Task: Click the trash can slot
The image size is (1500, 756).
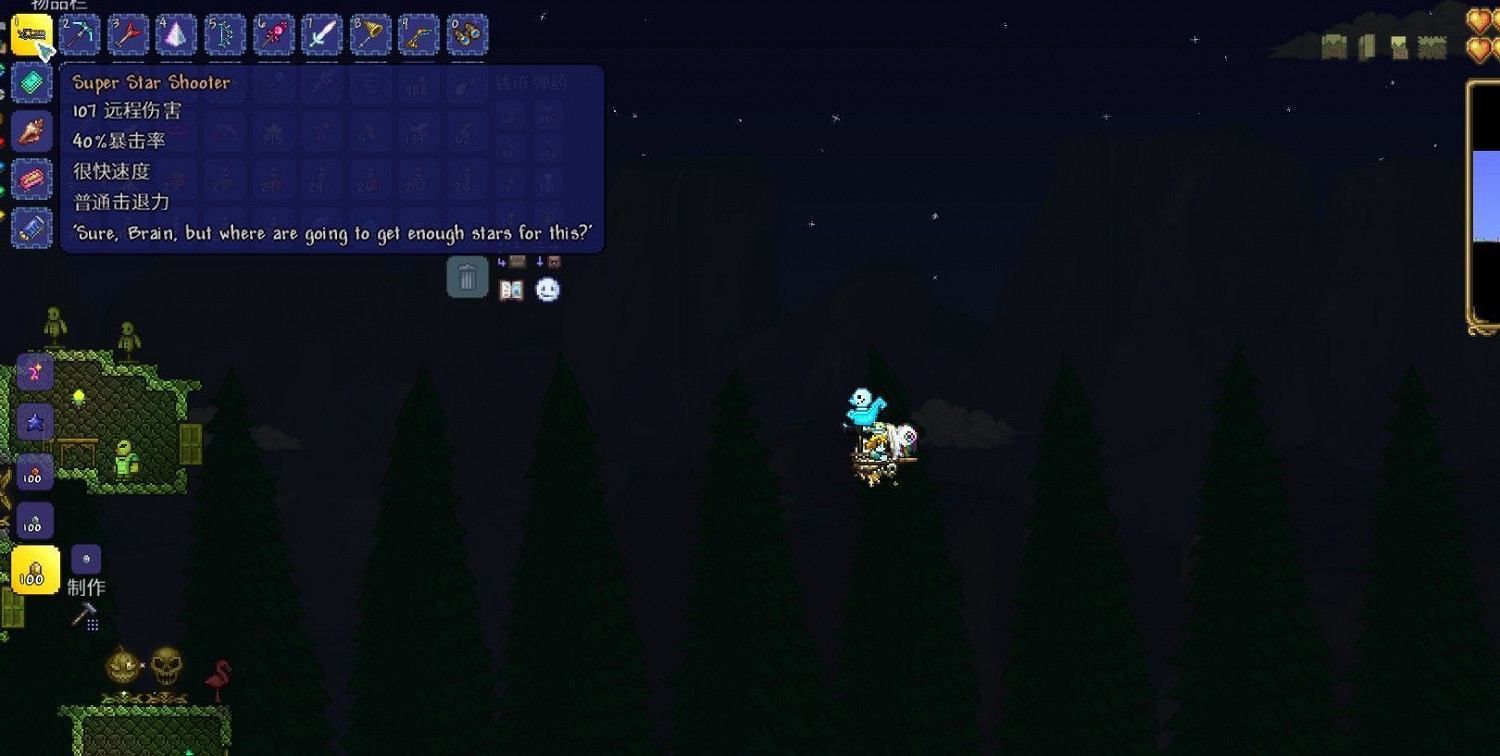Action: (x=467, y=277)
